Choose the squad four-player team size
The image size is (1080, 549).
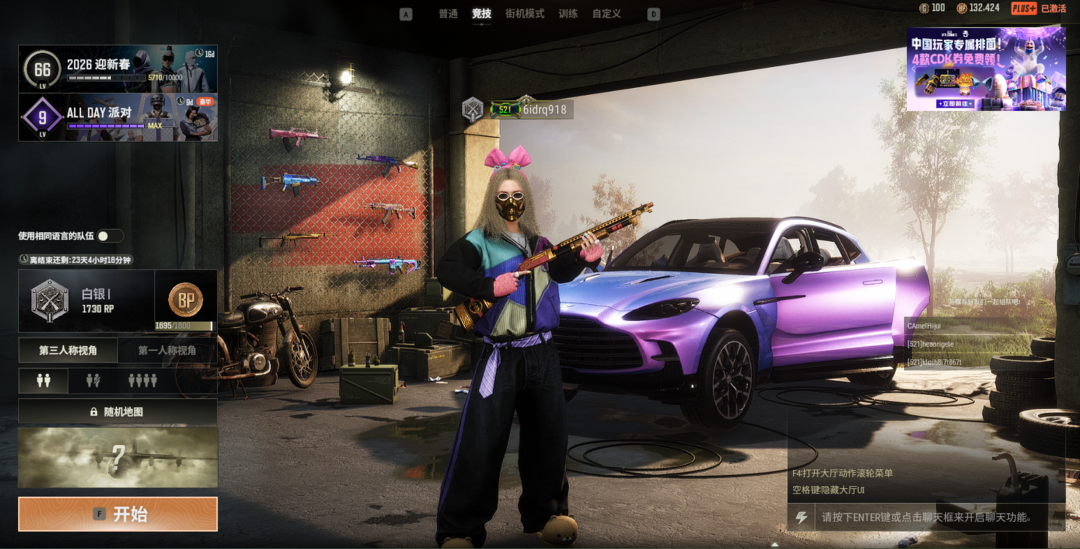(x=143, y=381)
